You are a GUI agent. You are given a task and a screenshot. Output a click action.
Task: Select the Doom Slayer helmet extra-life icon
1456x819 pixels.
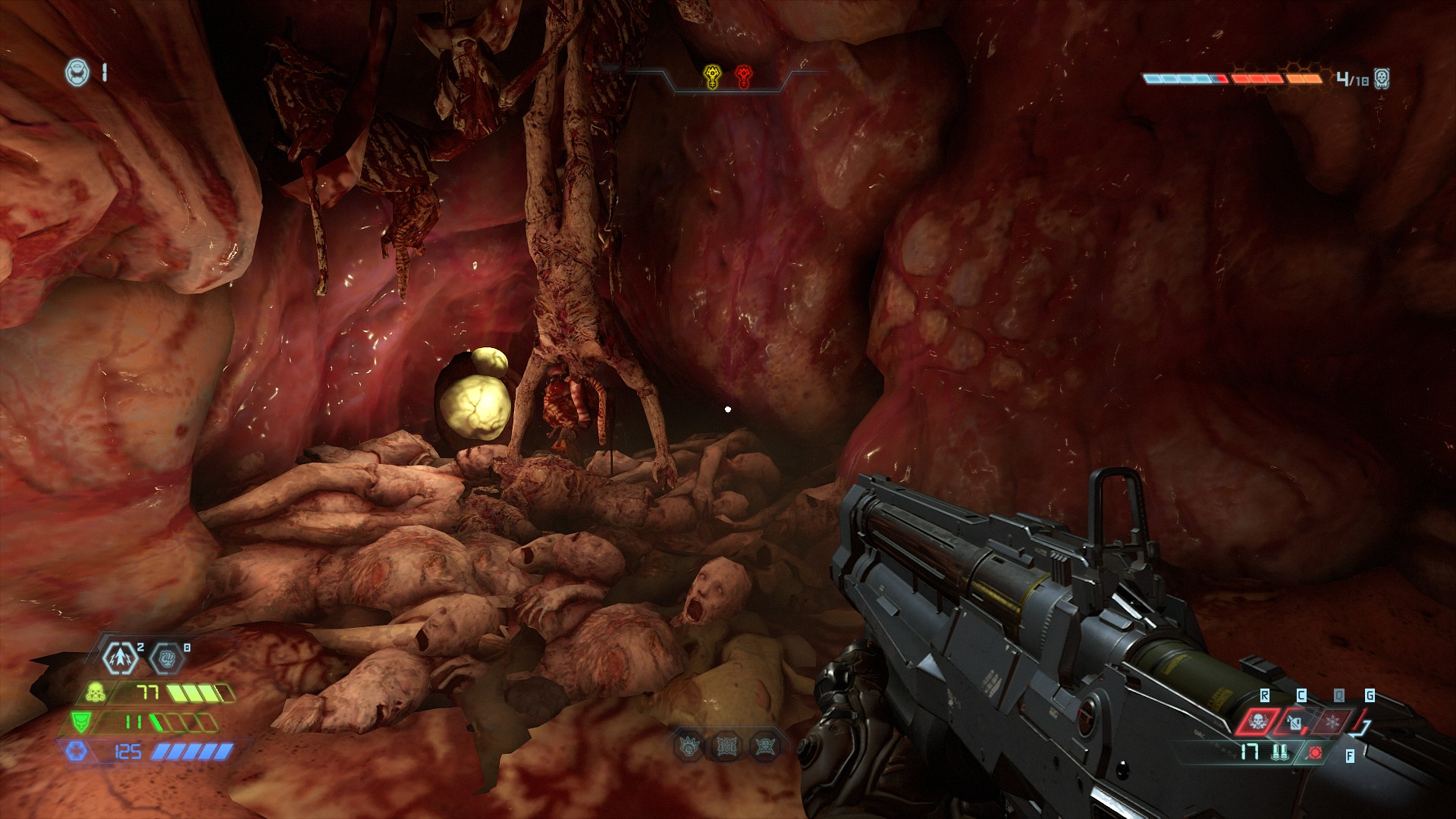(x=77, y=72)
